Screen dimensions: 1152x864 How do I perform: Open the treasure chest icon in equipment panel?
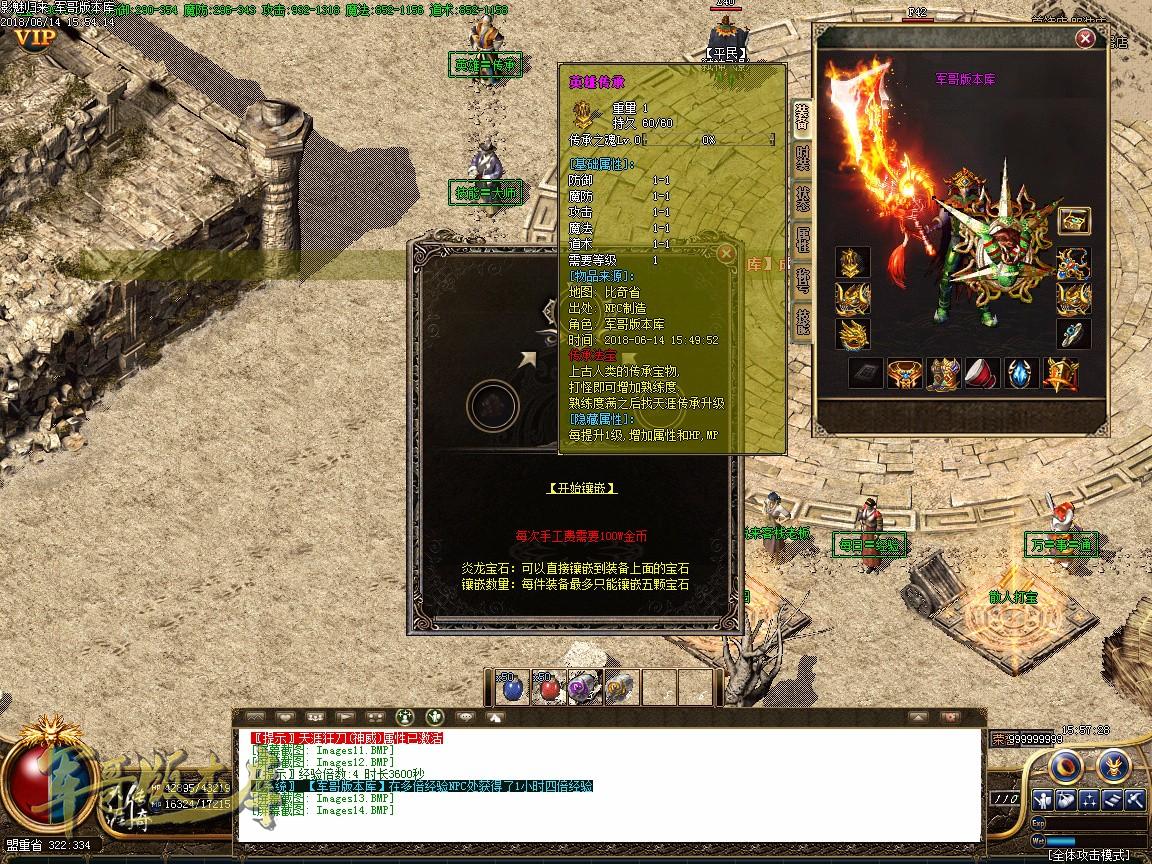[x=1073, y=221]
